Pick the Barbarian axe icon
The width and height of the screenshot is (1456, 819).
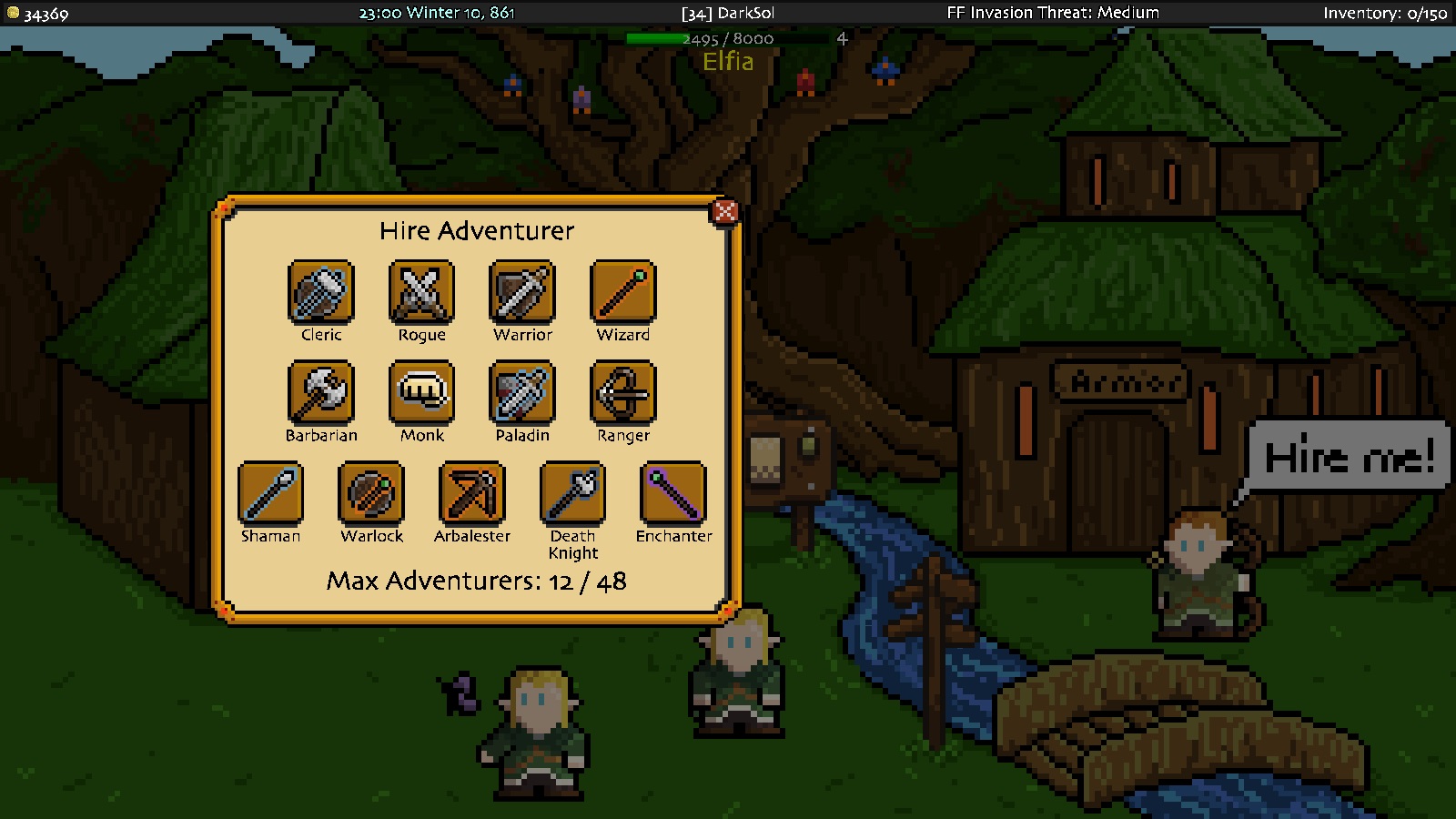[320, 393]
